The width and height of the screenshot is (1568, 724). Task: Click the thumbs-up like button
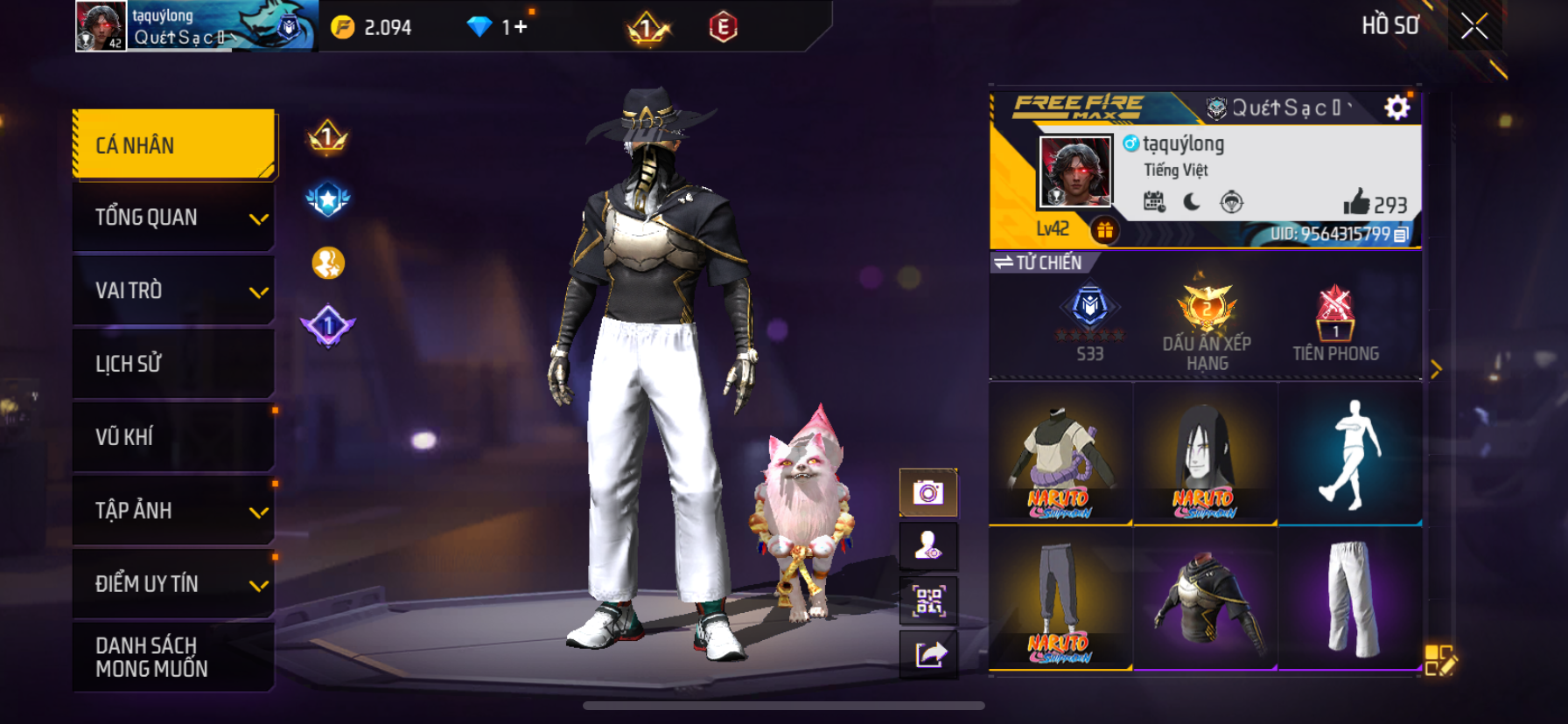tap(1356, 203)
